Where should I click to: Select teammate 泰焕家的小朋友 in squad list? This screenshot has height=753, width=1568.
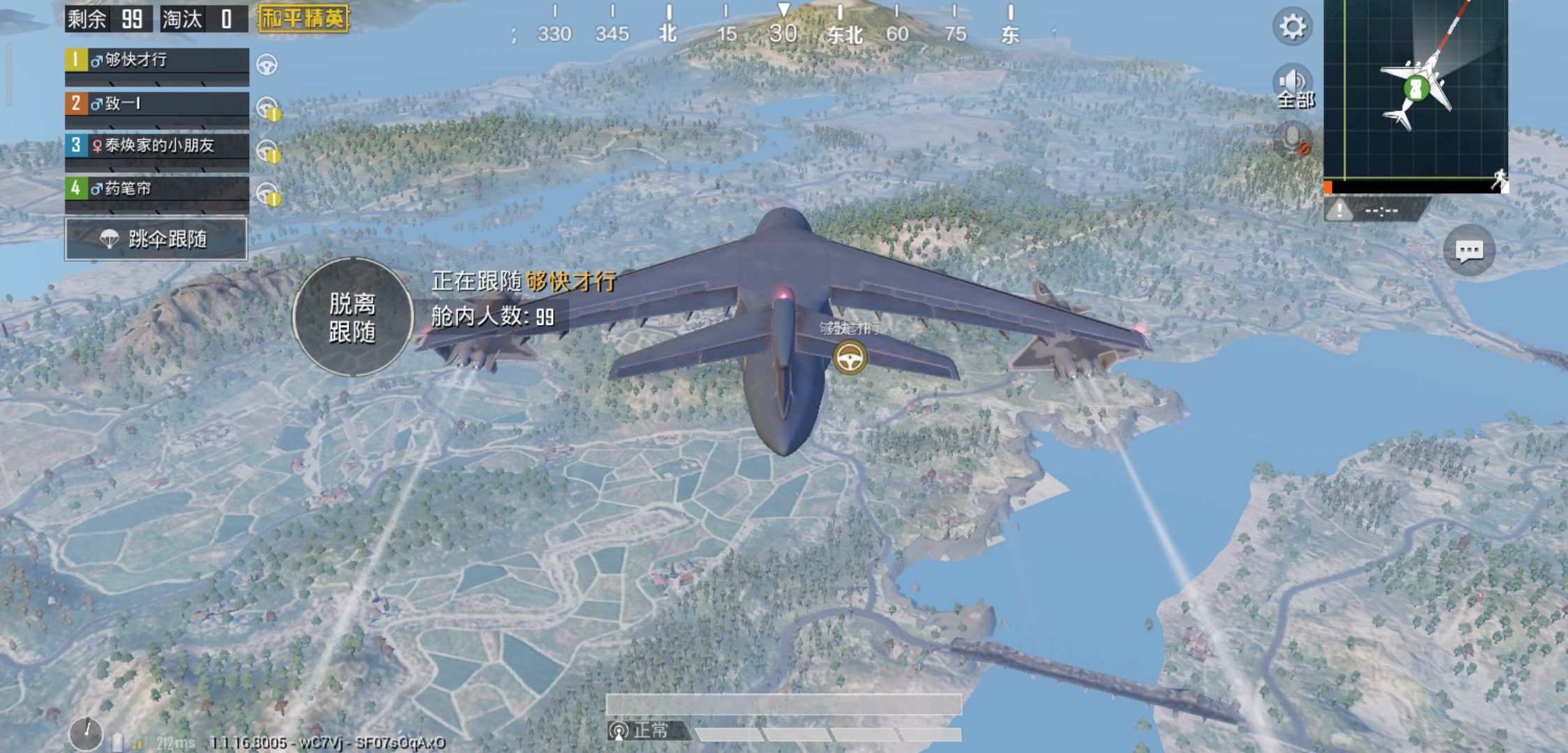point(157,146)
